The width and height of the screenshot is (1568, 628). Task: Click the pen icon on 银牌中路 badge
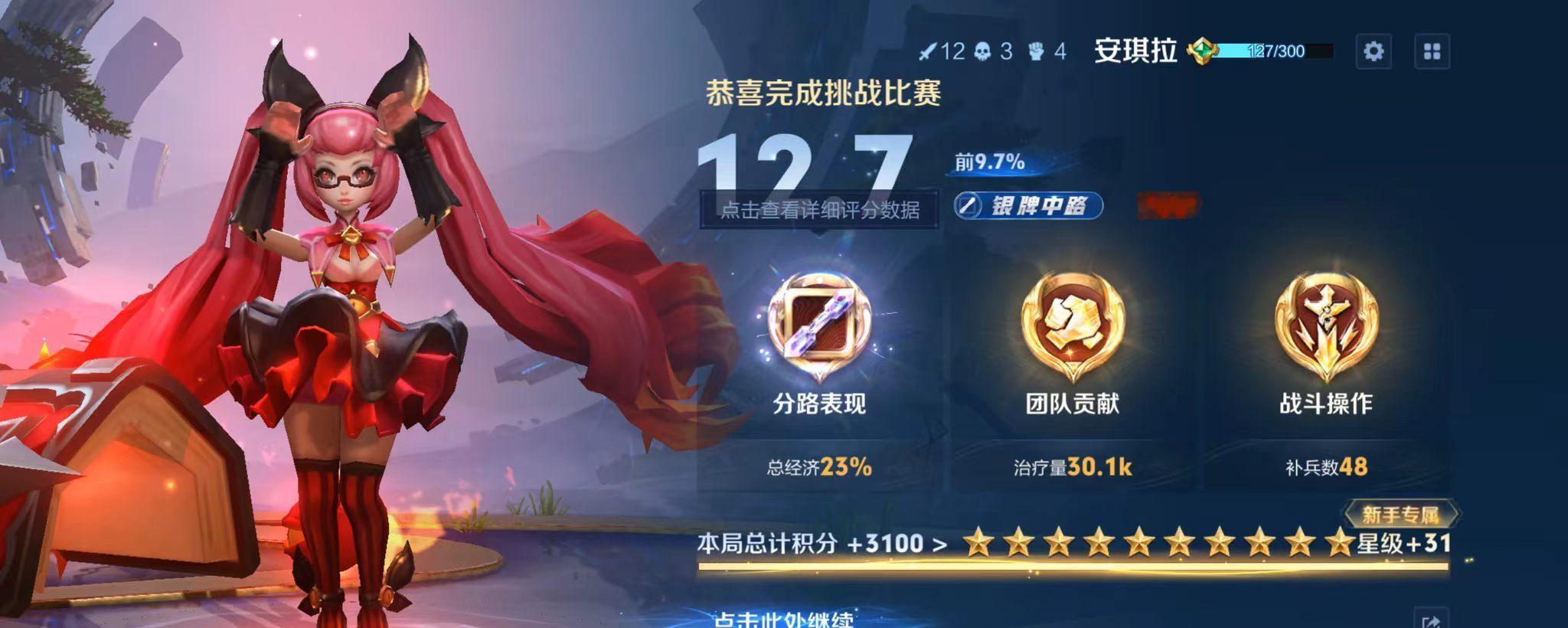tap(969, 205)
